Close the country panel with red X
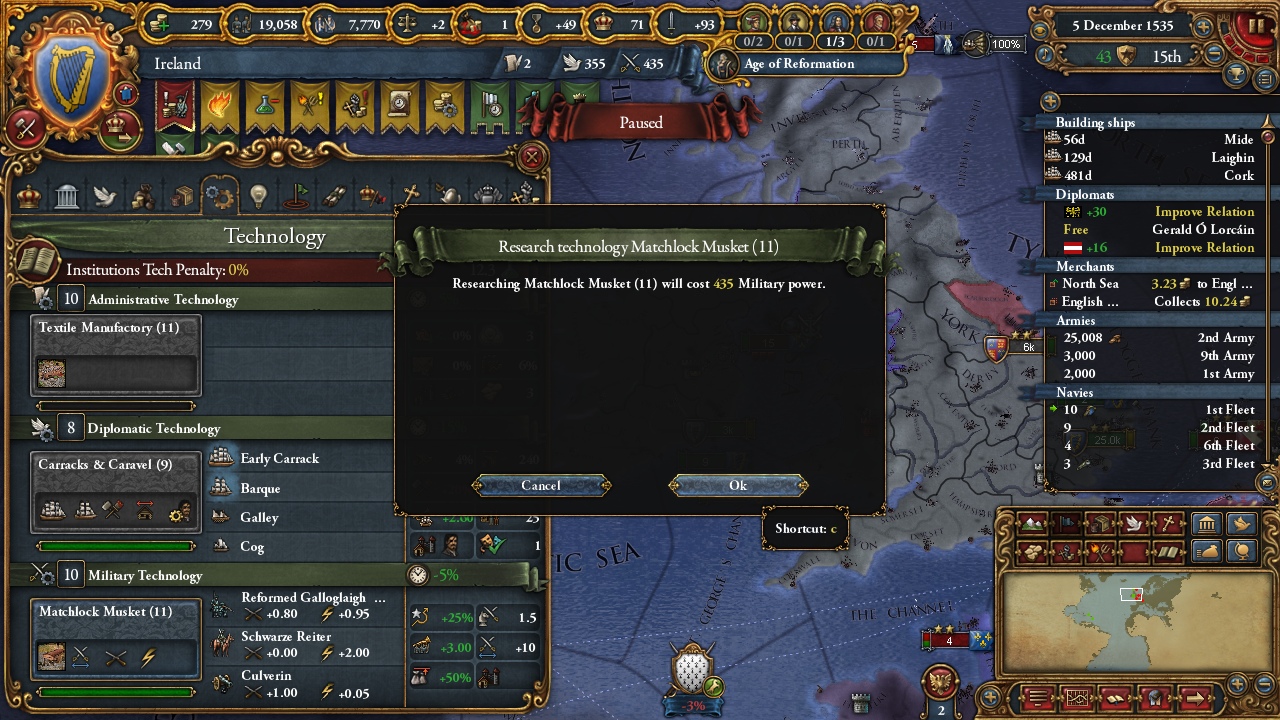This screenshot has width=1280, height=720. (x=532, y=157)
